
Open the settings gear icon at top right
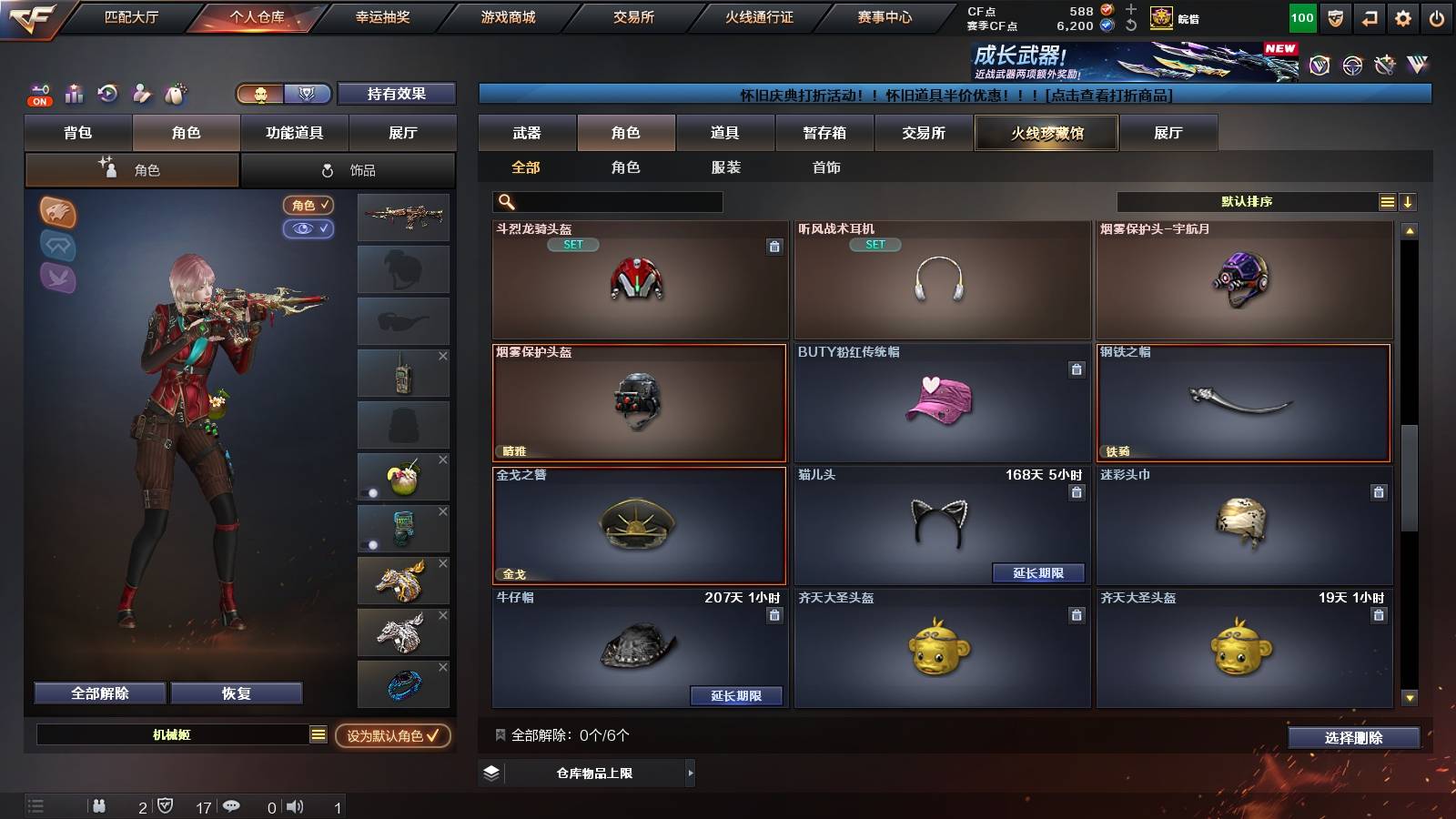click(1403, 15)
